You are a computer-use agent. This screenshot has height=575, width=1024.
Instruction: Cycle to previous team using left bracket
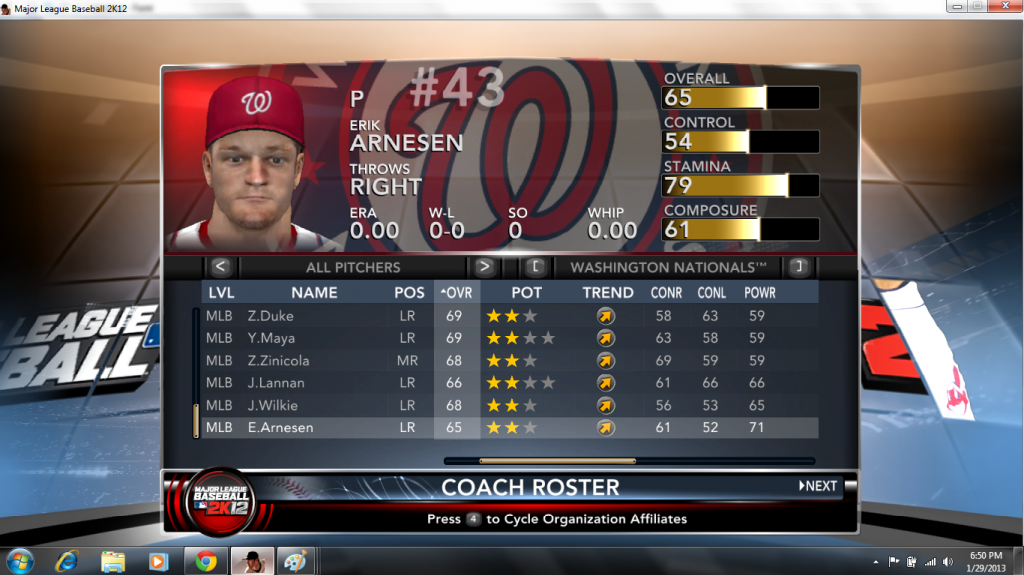(536, 267)
